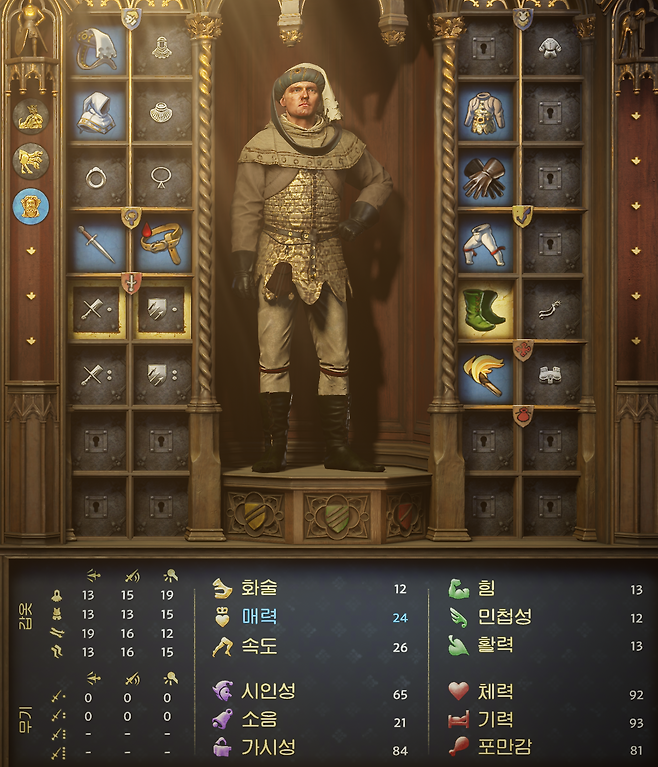Select the green boots slot

[x=484, y=309]
